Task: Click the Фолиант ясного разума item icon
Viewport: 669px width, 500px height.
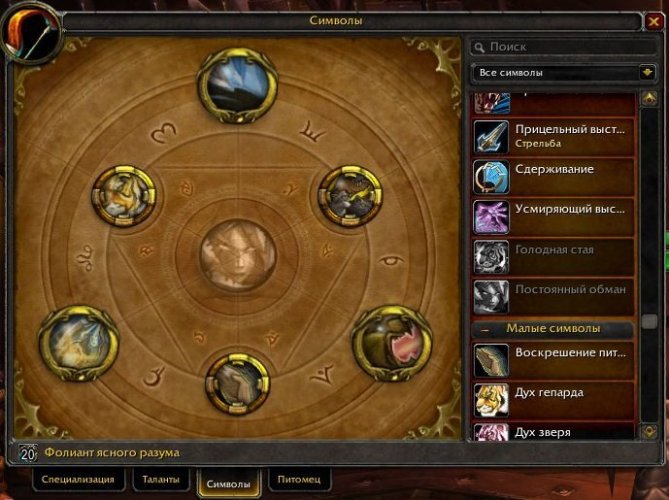Action: 28,453
